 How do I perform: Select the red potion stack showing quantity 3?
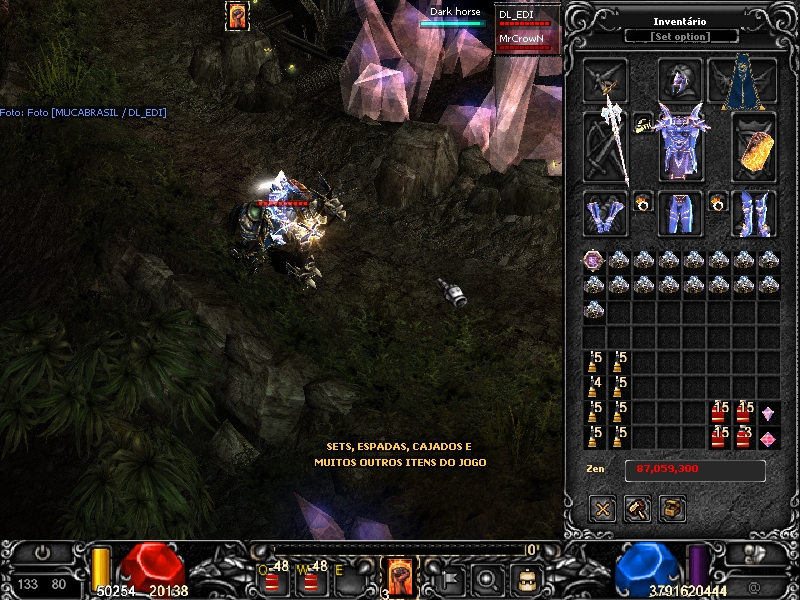(743, 436)
